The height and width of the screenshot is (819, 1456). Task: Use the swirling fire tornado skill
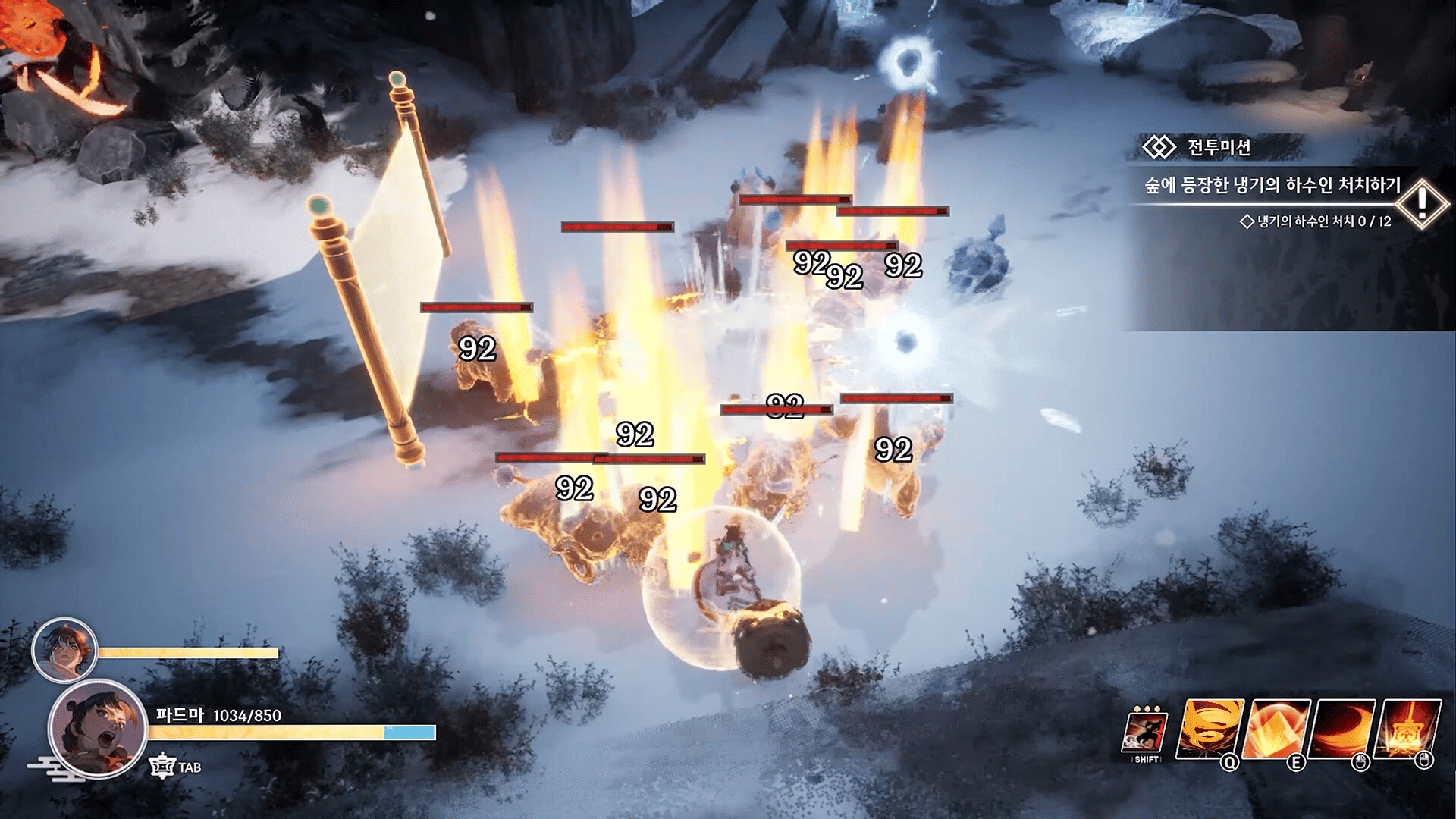1209,729
